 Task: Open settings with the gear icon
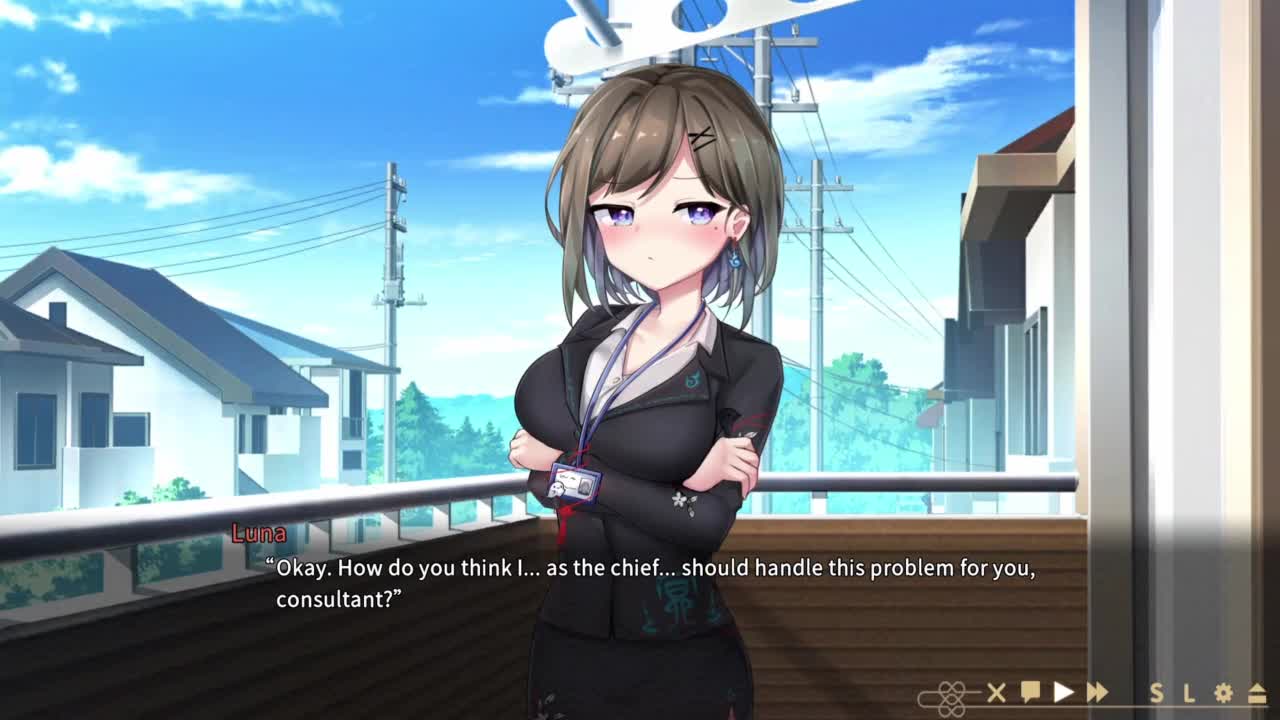[1223, 693]
